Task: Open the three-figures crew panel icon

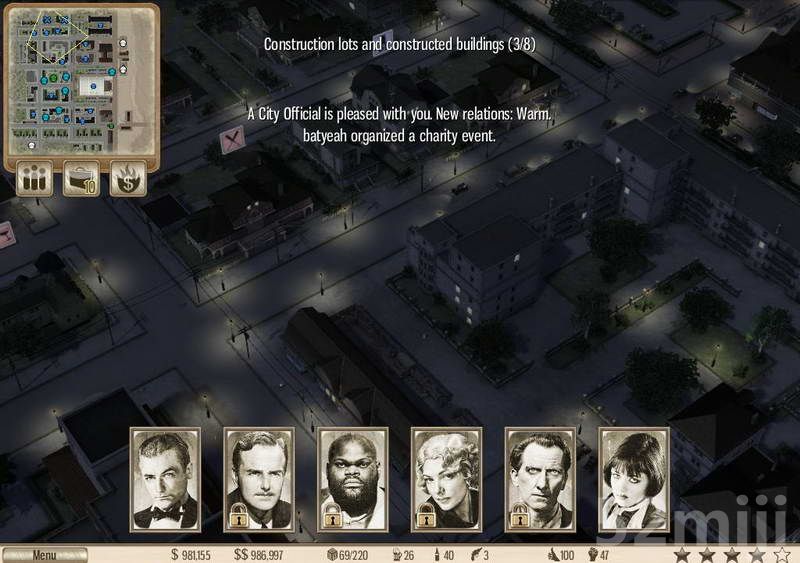Action: 36,179
